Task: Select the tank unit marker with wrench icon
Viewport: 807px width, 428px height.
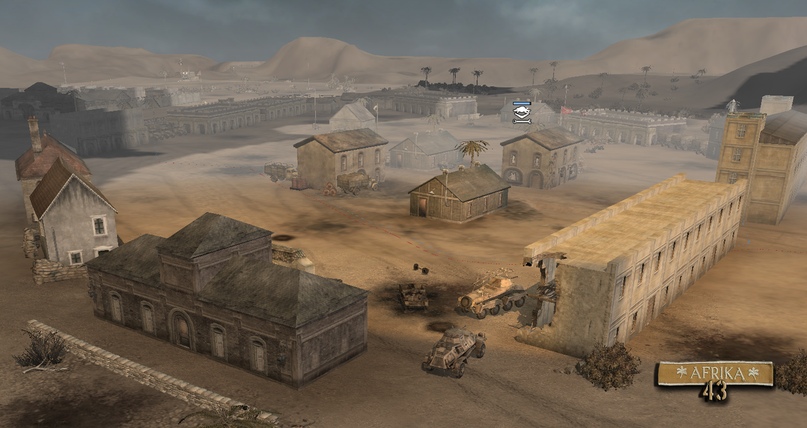Action: pyautogui.click(x=521, y=112)
